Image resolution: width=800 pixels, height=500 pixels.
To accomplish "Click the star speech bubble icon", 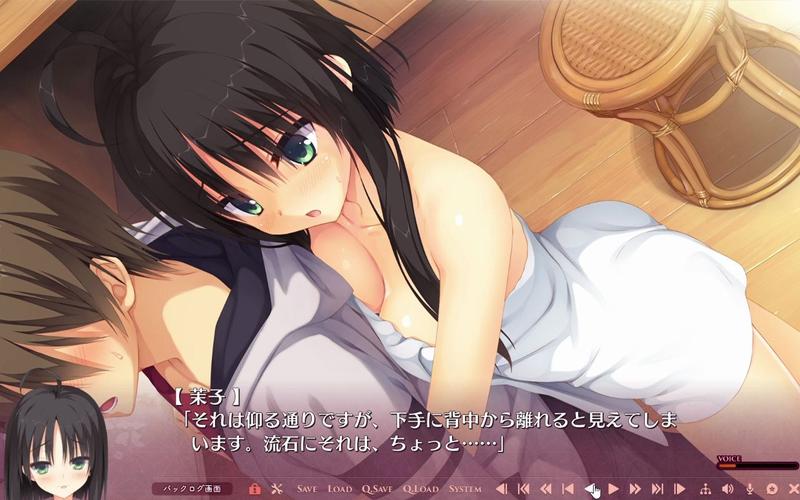I will (x=770, y=489).
